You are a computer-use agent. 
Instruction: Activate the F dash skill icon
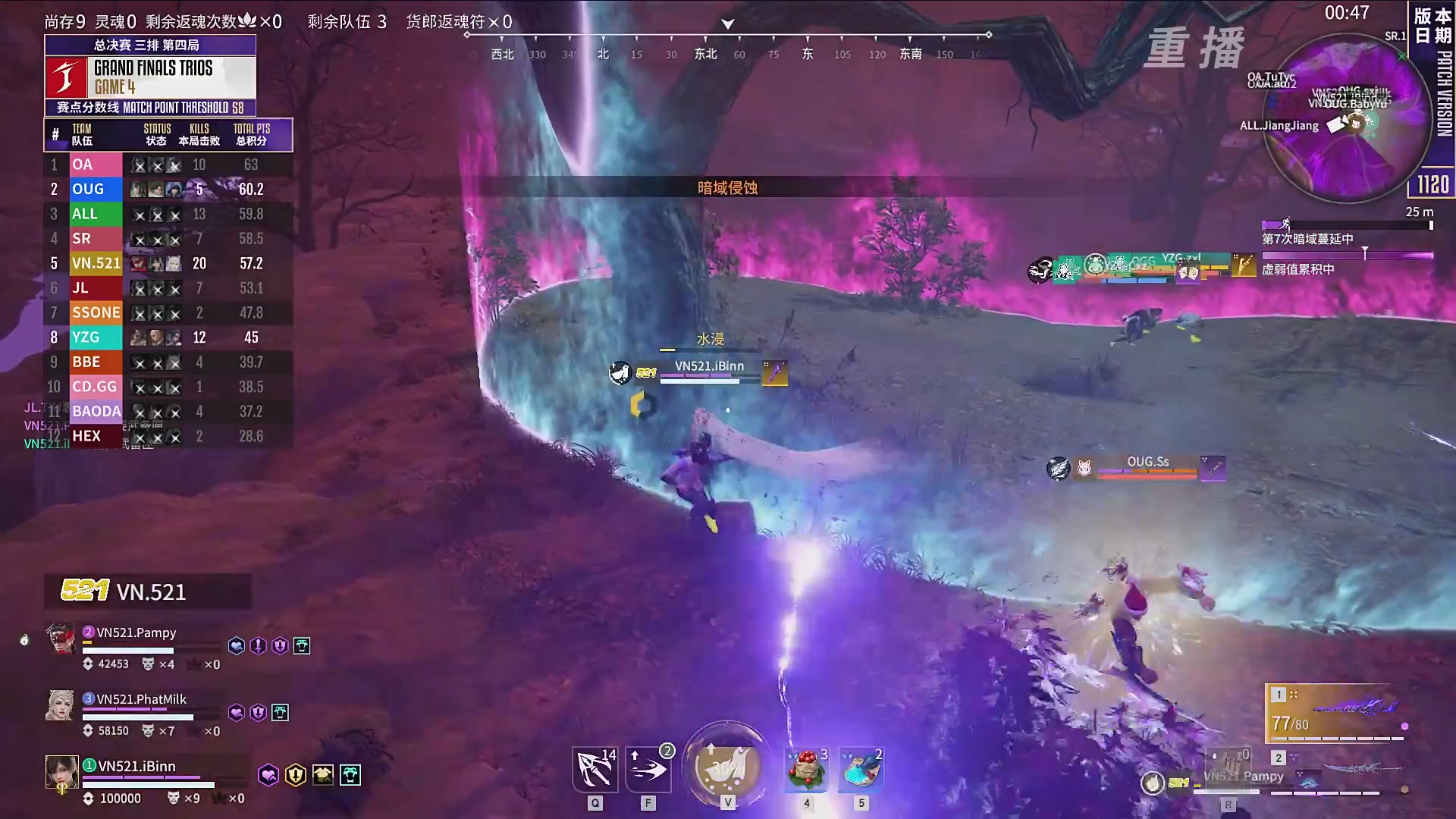coord(648,768)
